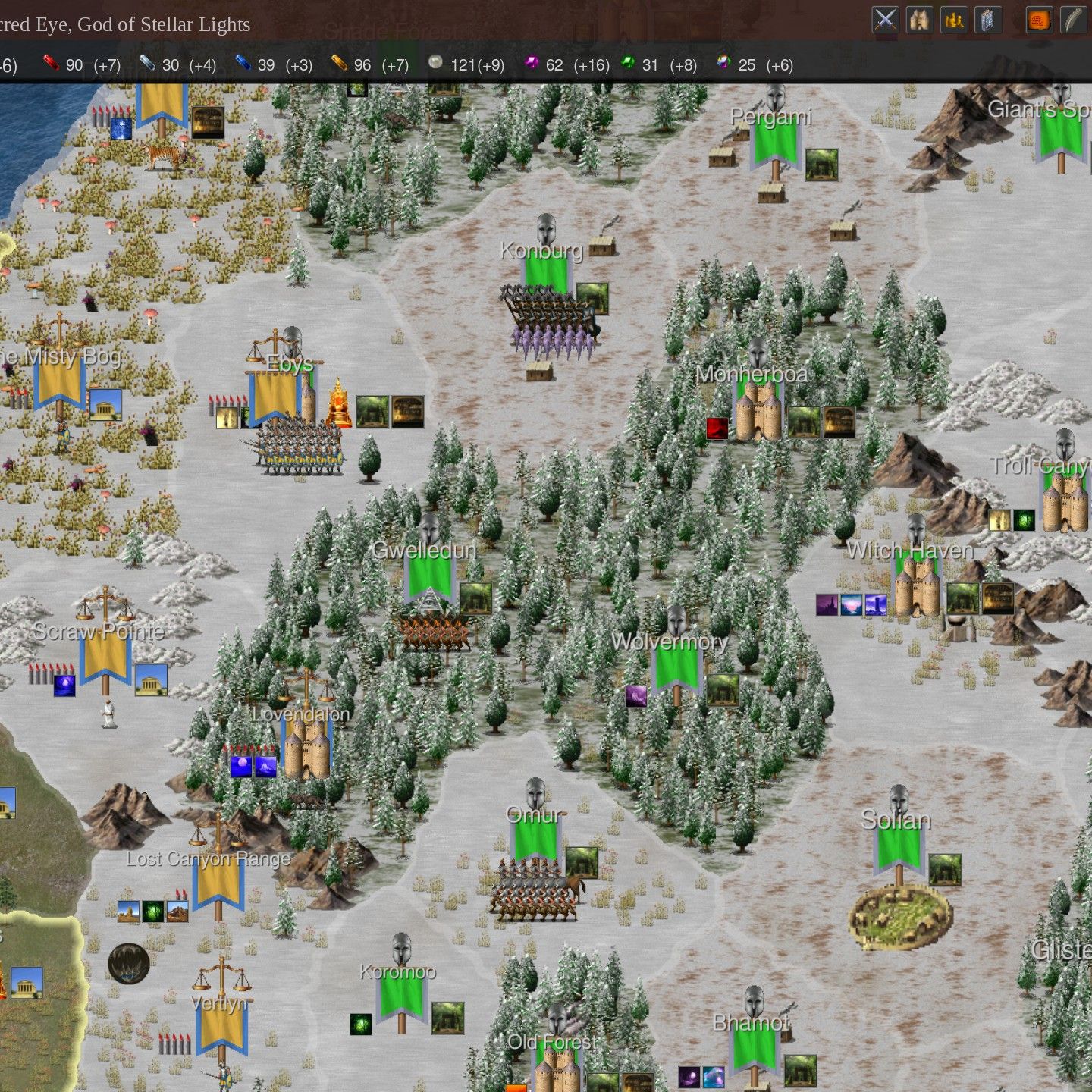Open the hooded mercenaries panel icon
1092x1092 pixels.
tap(919, 18)
